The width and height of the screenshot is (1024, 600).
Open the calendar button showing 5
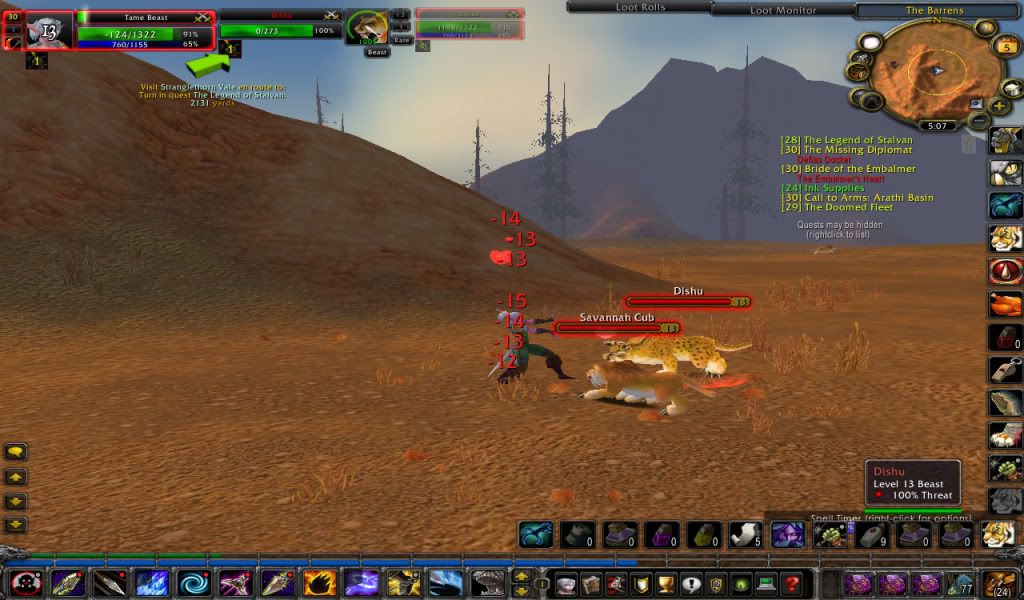[1006, 46]
